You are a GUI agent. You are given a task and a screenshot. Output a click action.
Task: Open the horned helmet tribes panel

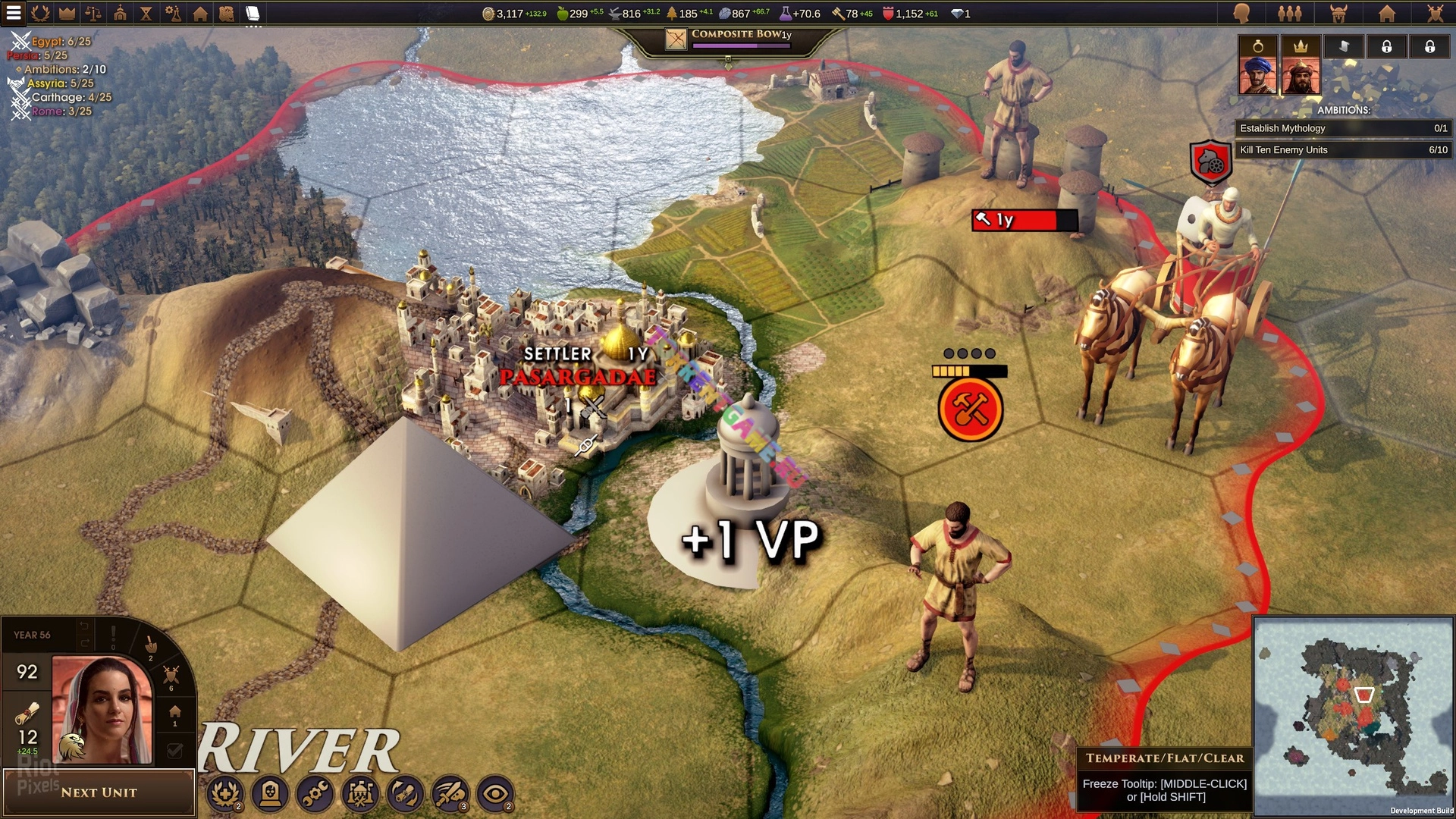(1338, 13)
